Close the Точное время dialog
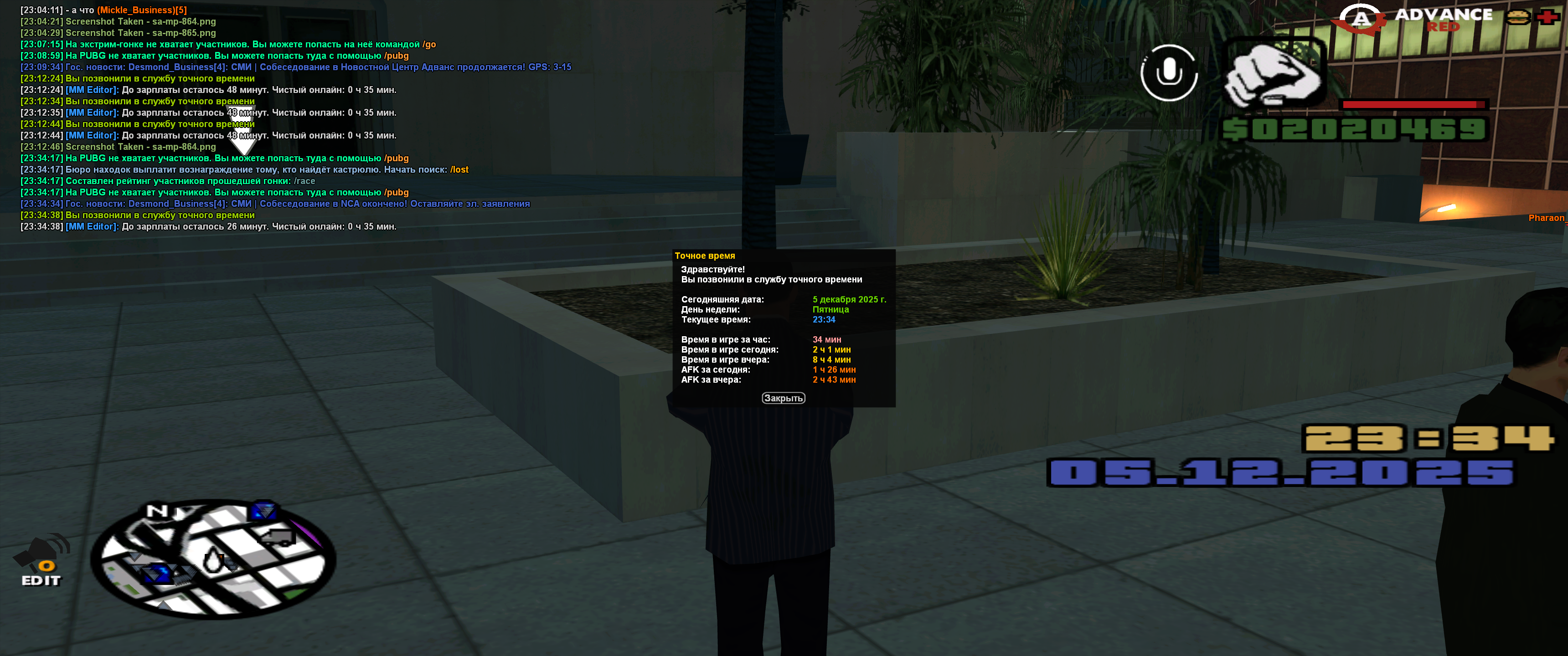1568x656 pixels. 783,398
